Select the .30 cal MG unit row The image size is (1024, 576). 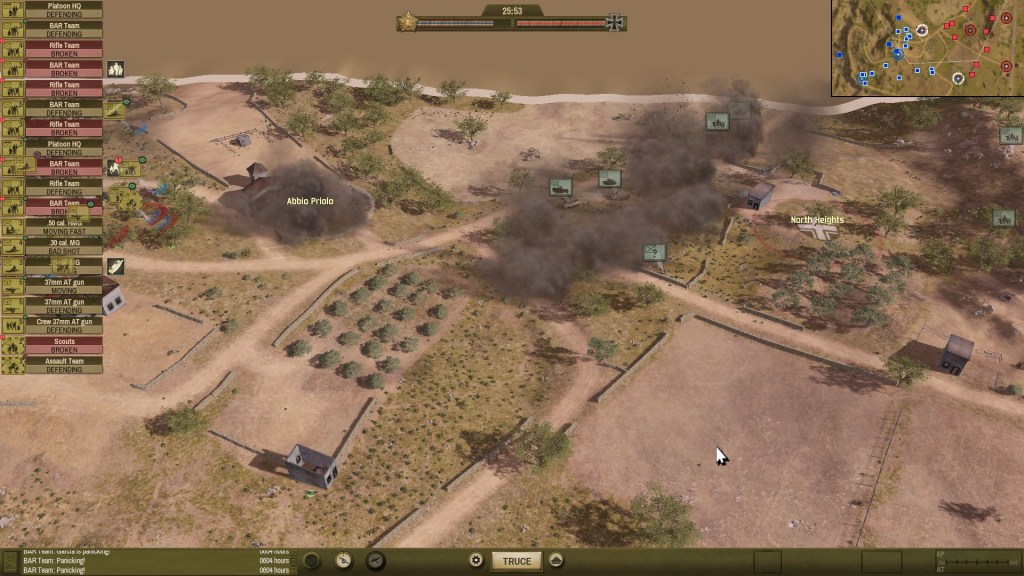tap(64, 246)
